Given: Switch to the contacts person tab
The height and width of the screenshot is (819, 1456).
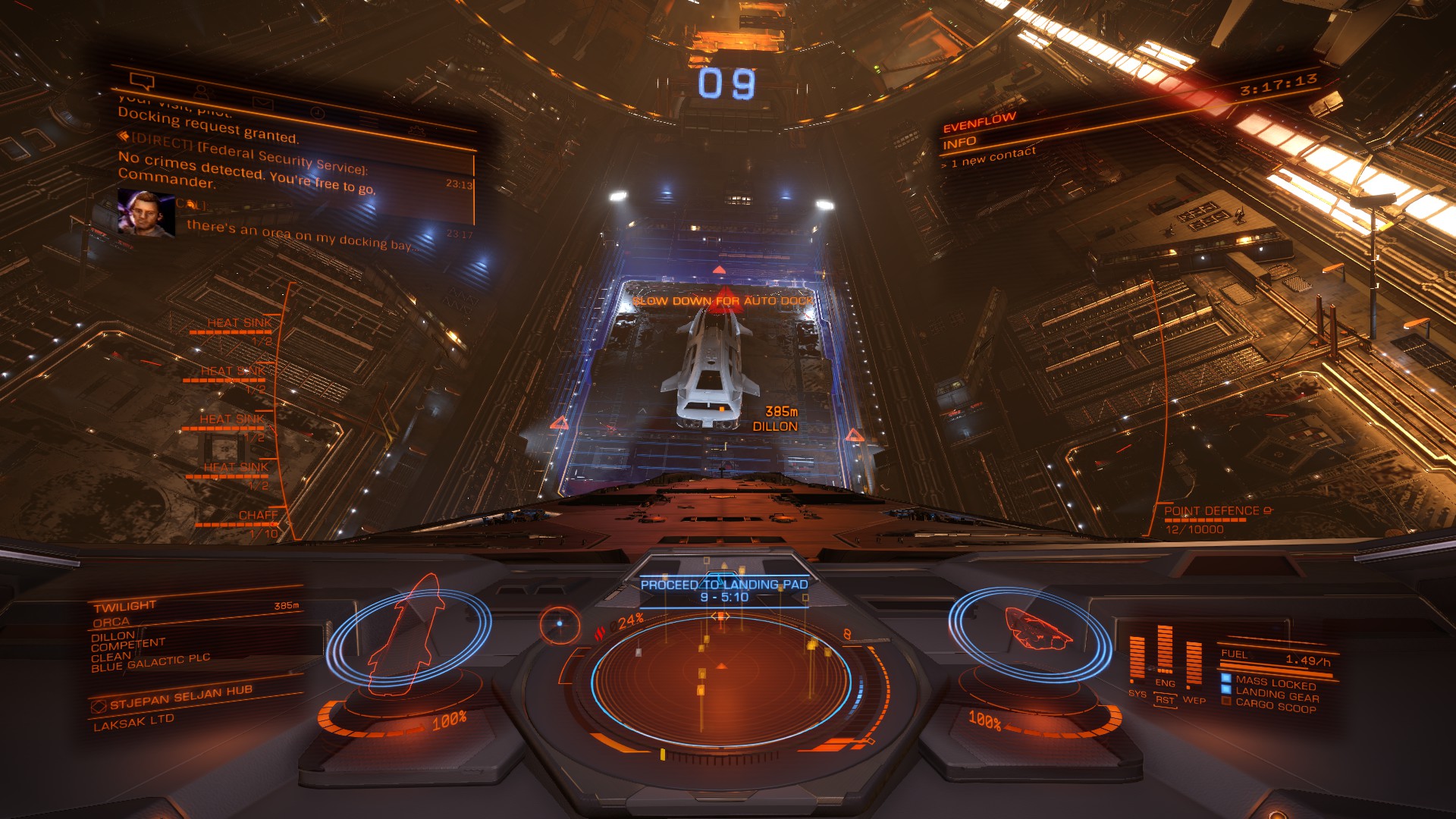Looking at the screenshot, I should point(201,92).
